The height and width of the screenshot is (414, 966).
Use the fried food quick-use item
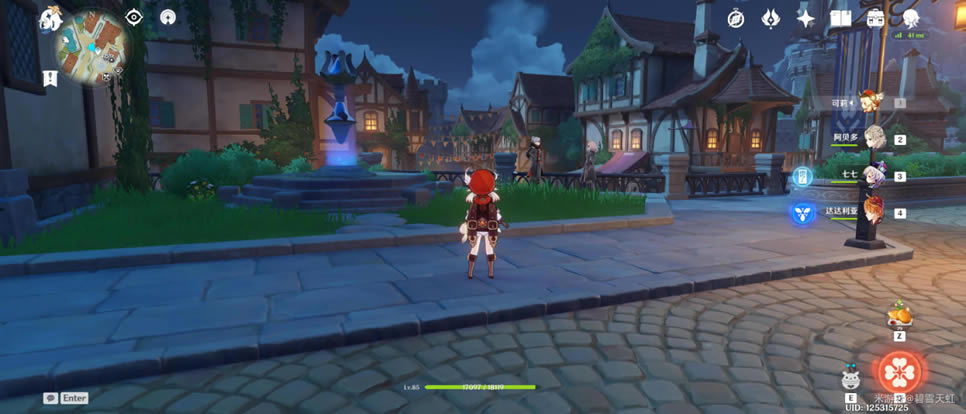click(x=897, y=317)
